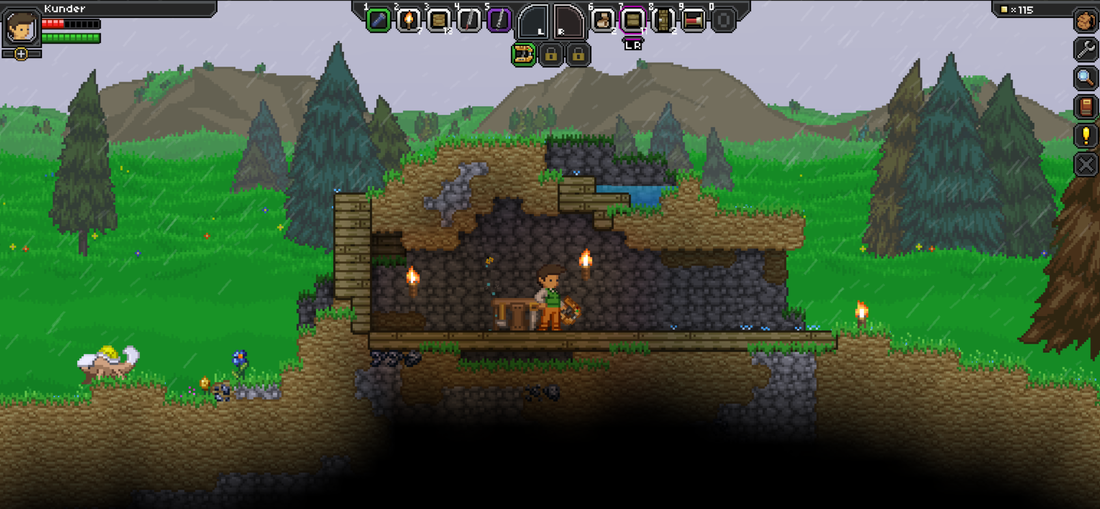Open the quest journal exclamation icon
The width and height of the screenshot is (1100, 509).
click(1086, 136)
